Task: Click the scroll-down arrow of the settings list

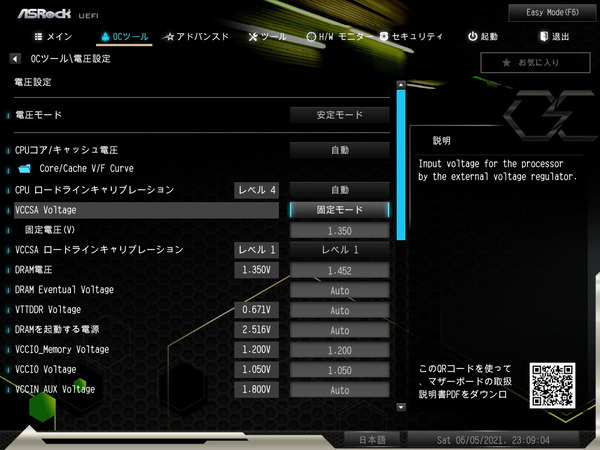Action: pos(400,407)
